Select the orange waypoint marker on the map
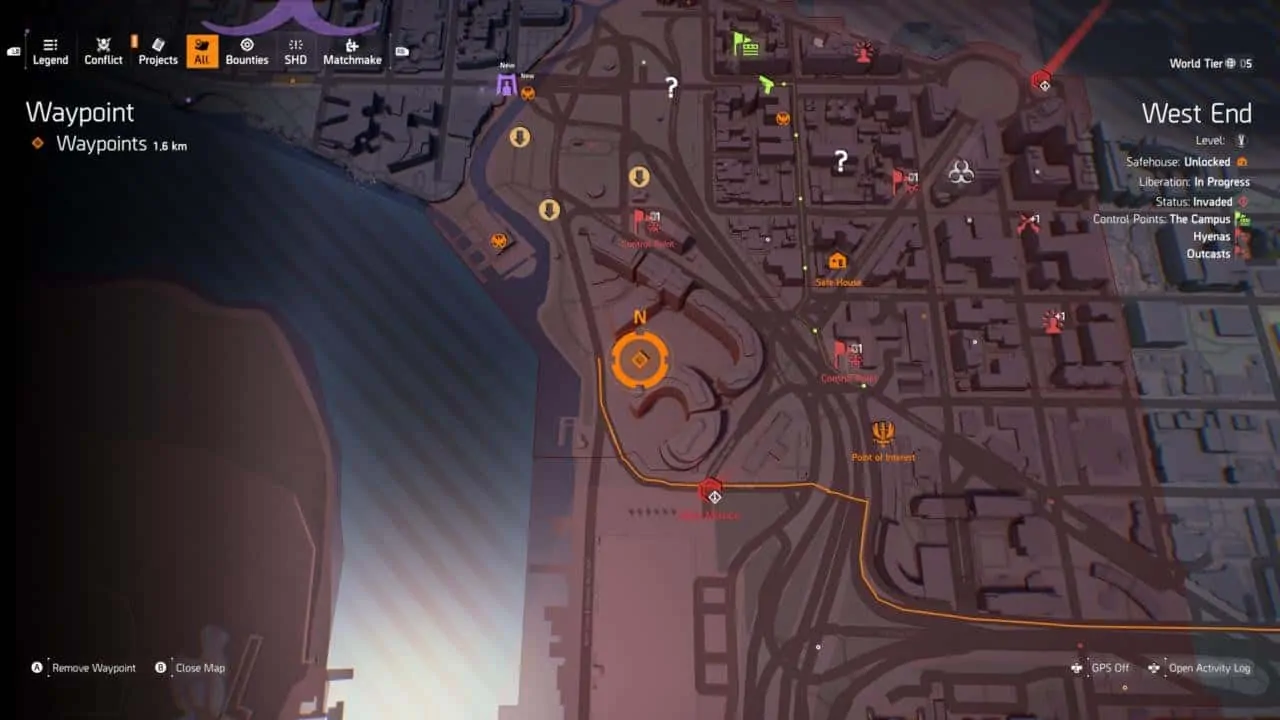The width and height of the screenshot is (1280, 720). click(x=640, y=357)
